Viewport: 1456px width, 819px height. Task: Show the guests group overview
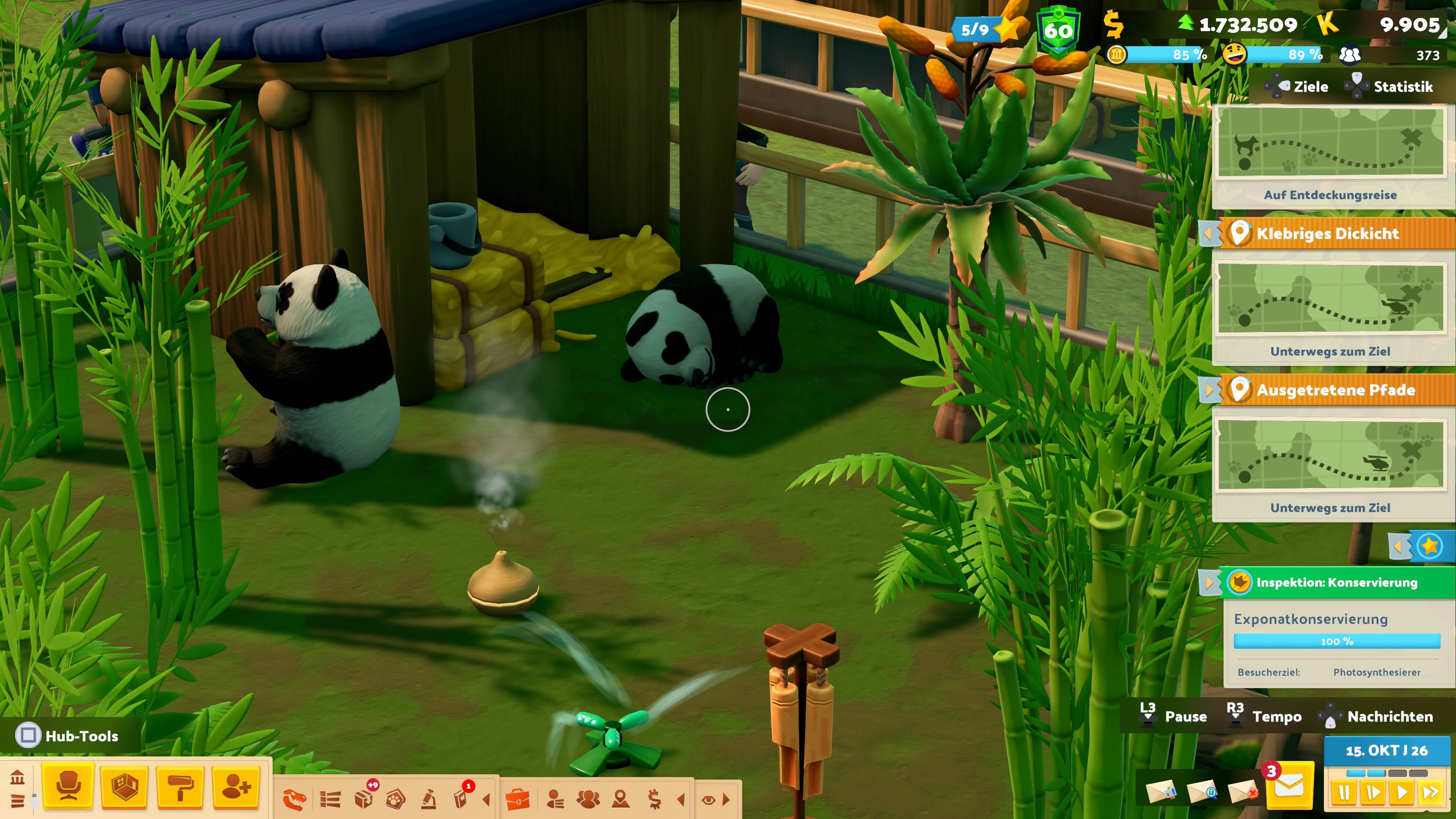coord(588,799)
